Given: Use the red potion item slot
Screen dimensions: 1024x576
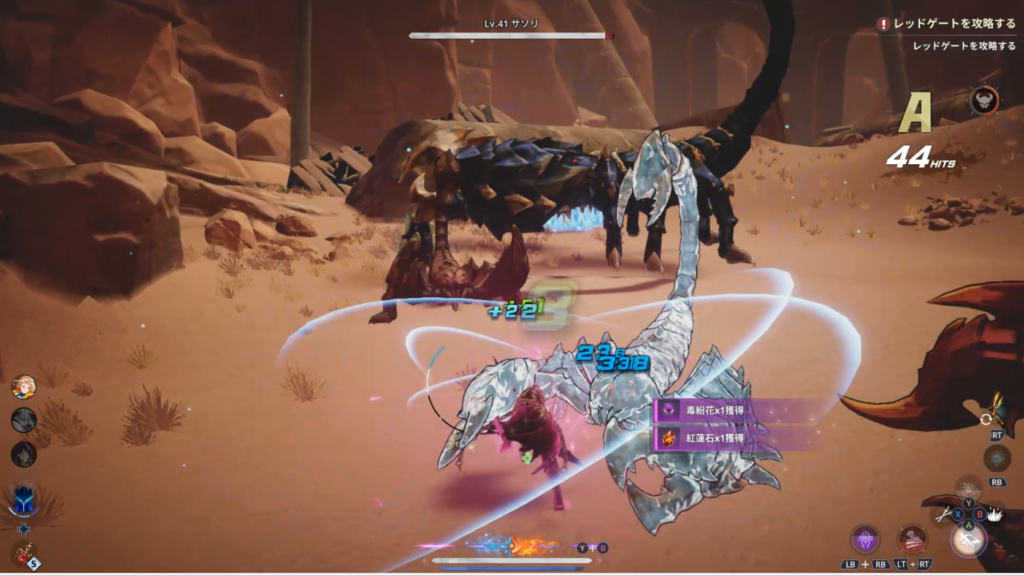Looking at the screenshot, I should pyautogui.click(x=22, y=553).
